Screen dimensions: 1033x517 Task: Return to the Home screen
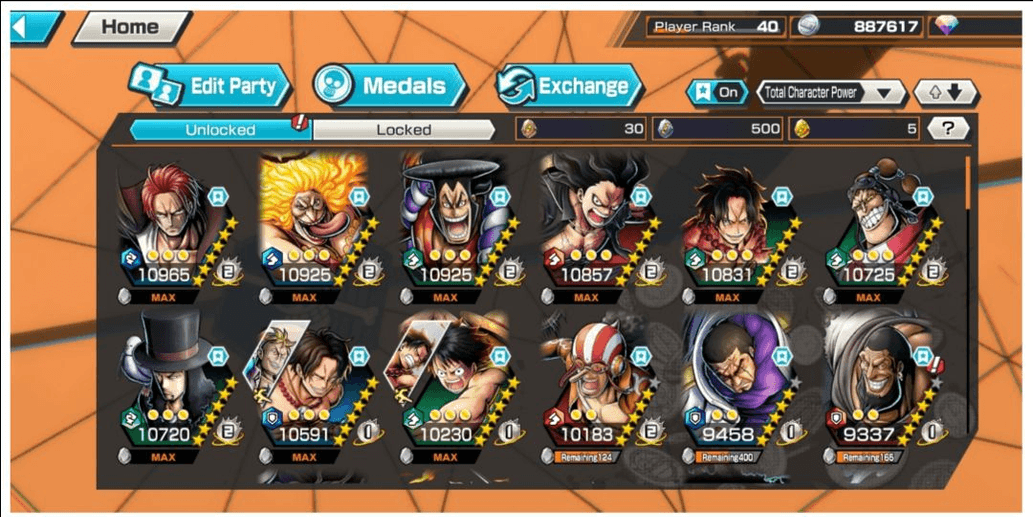click(x=131, y=27)
